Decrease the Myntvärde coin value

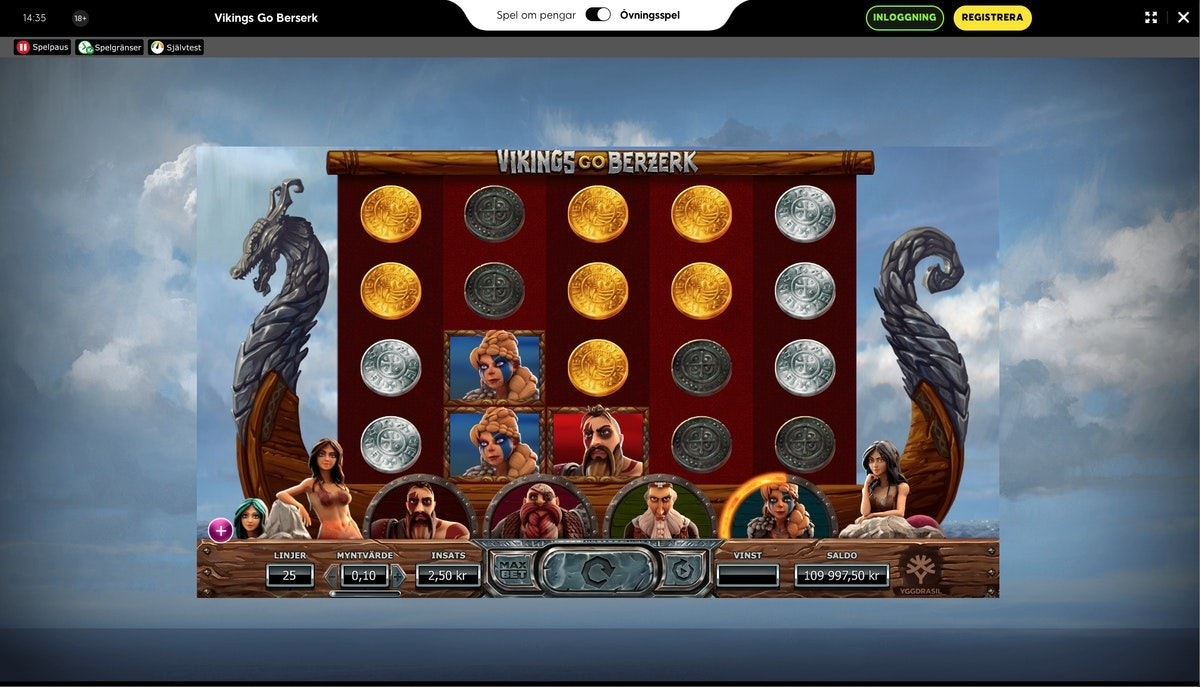[331, 576]
